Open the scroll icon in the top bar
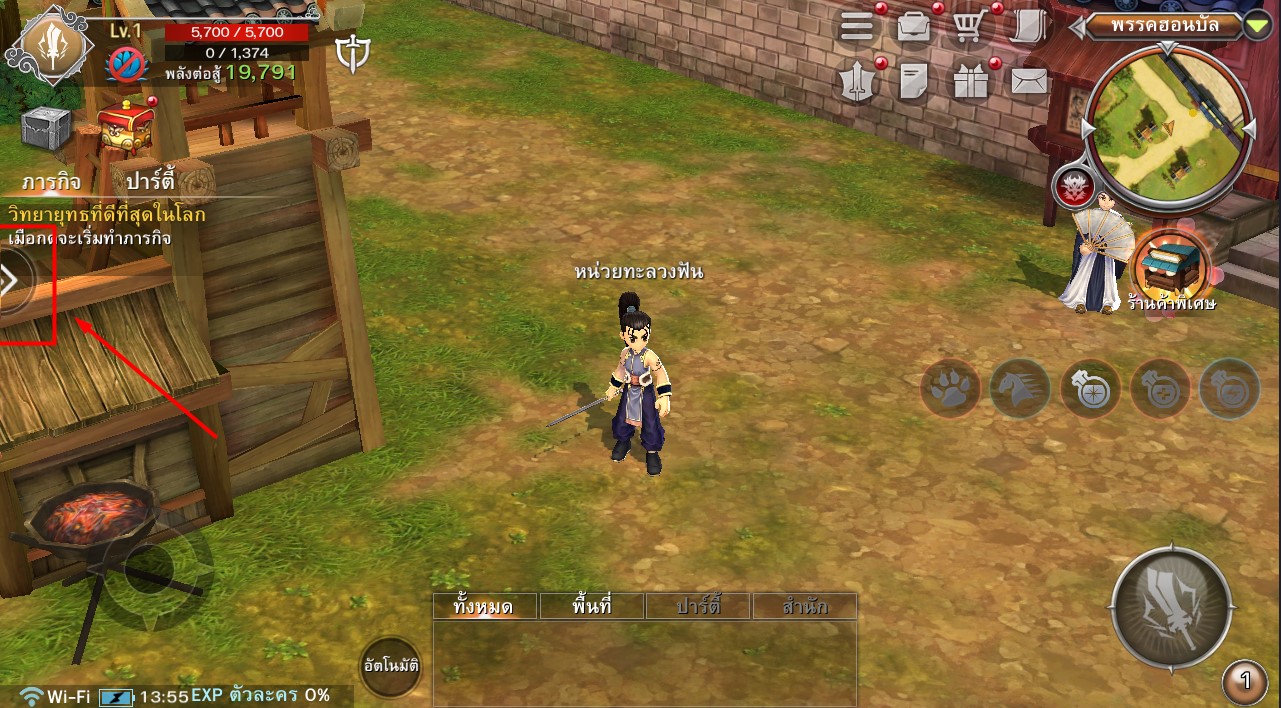Screen dimensions: 1281x708 pyautogui.click(x=1027, y=27)
